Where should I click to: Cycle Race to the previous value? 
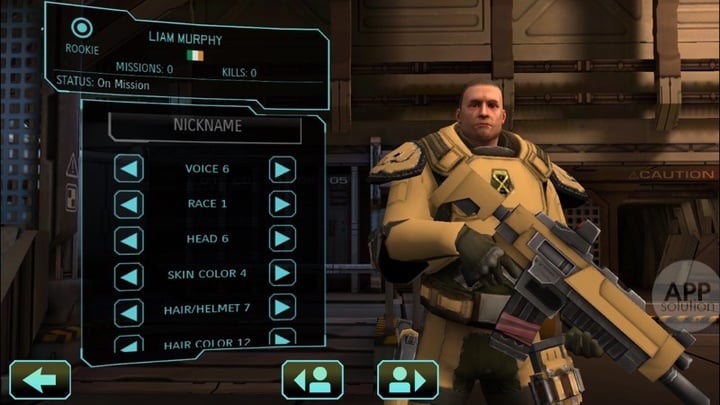tap(129, 204)
